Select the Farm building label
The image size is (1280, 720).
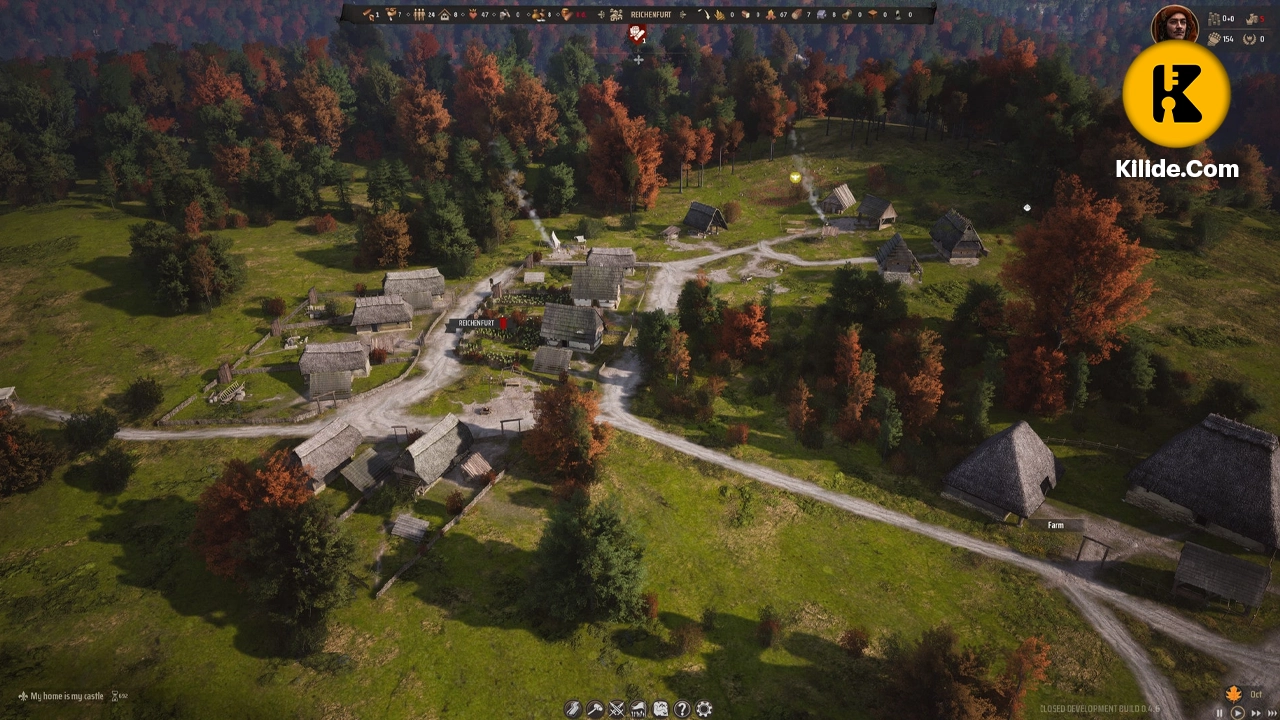[x=1056, y=525]
